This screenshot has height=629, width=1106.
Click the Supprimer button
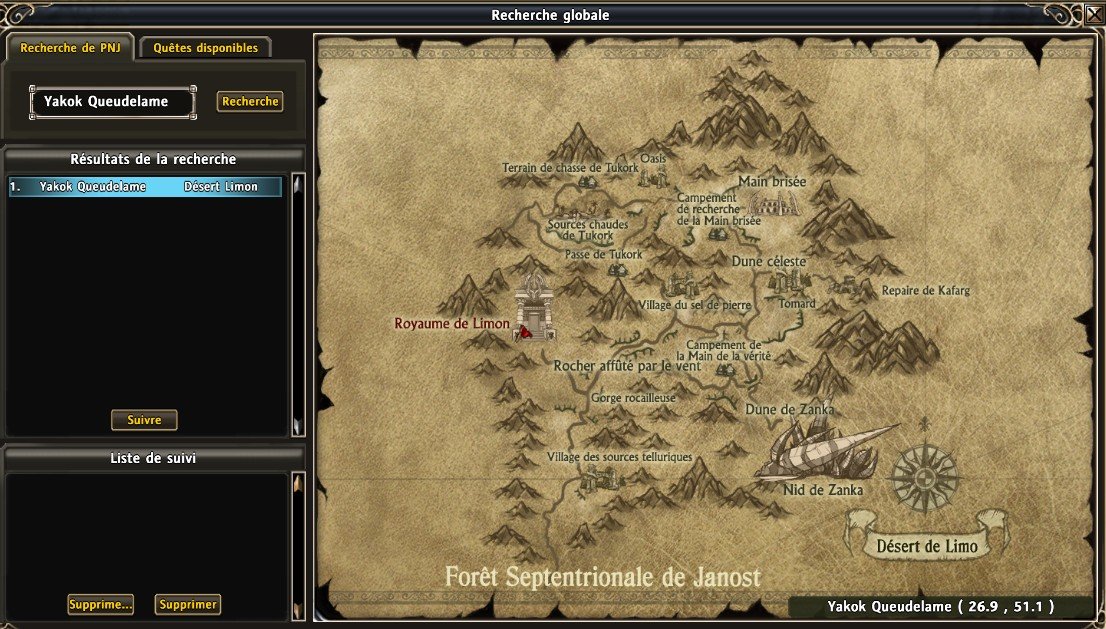click(x=188, y=604)
